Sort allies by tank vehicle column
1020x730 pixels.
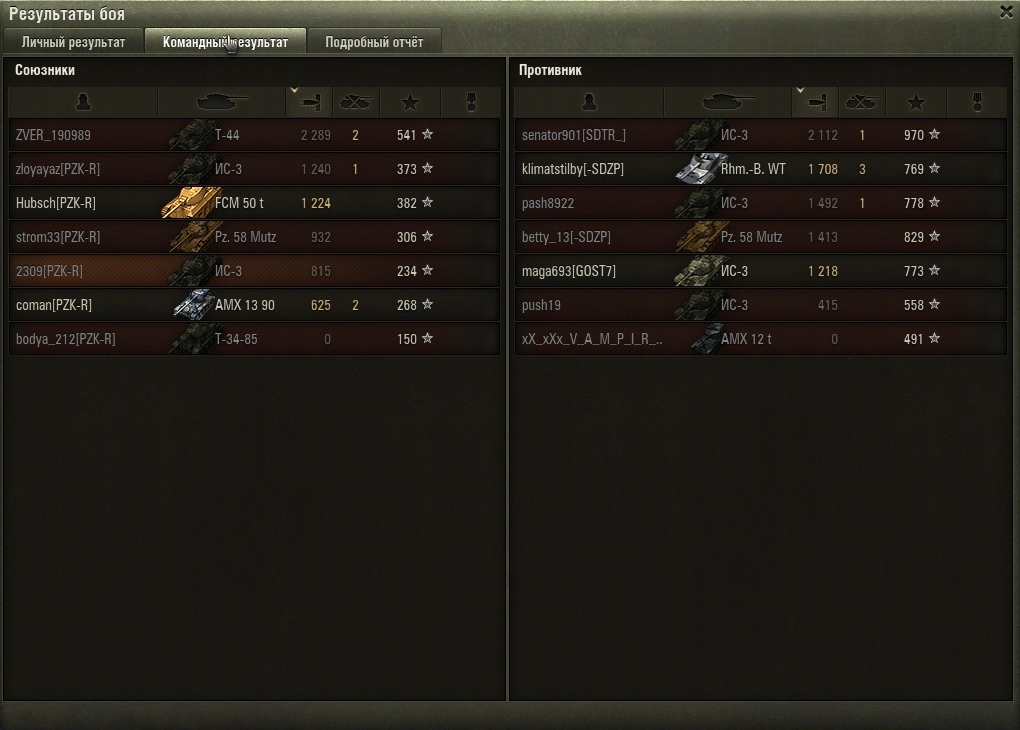(x=221, y=102)
